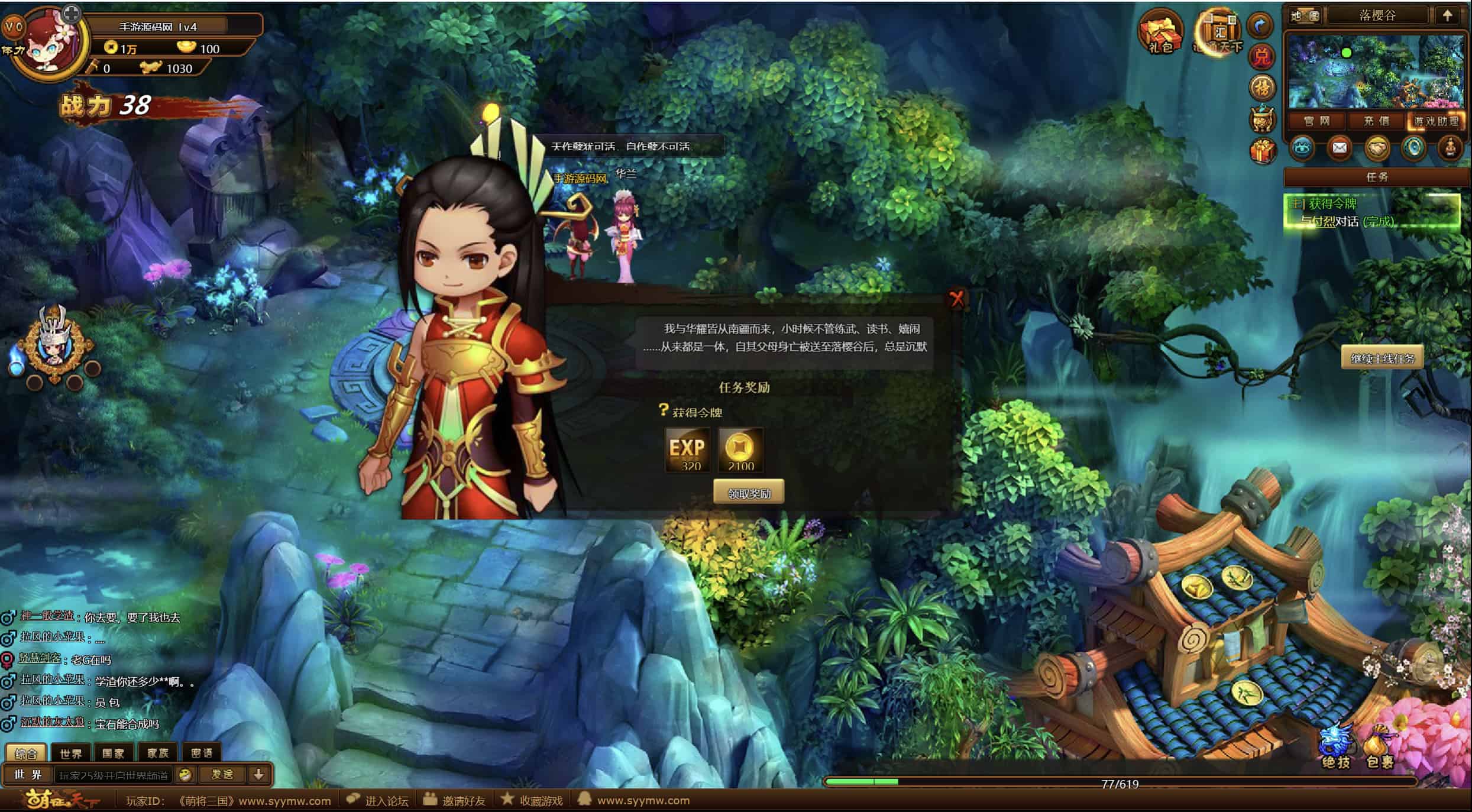Click the chat message input field

tap(114, 775)
